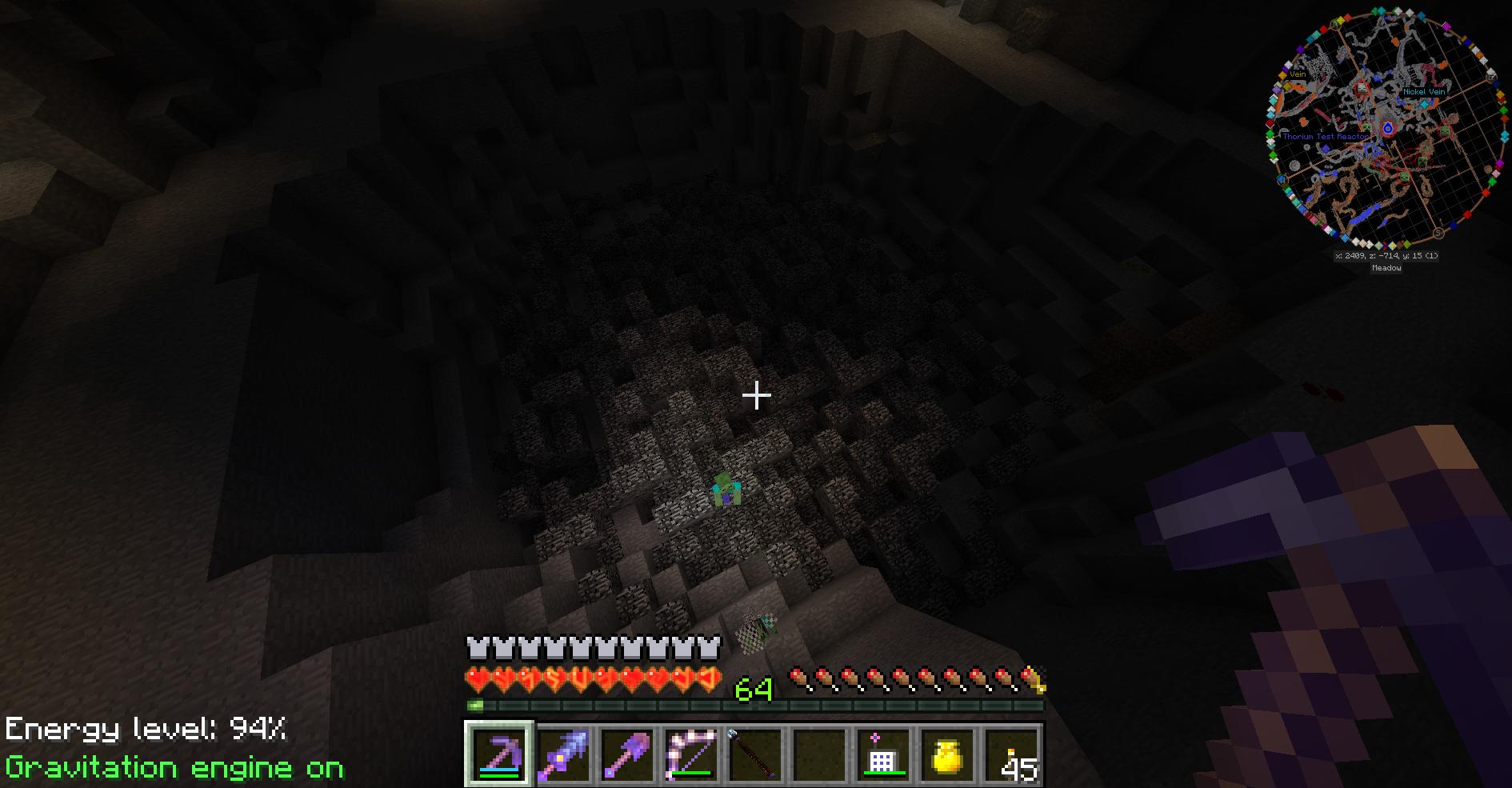Select the white block with pink antenna
This screenshot has height=788, width=1512.
tap(882, 754)
